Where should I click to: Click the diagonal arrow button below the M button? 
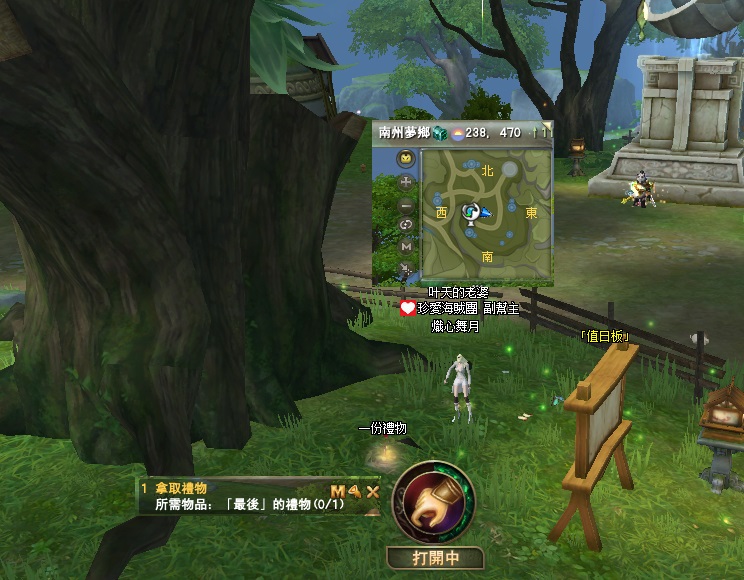(x=406, y=268)
